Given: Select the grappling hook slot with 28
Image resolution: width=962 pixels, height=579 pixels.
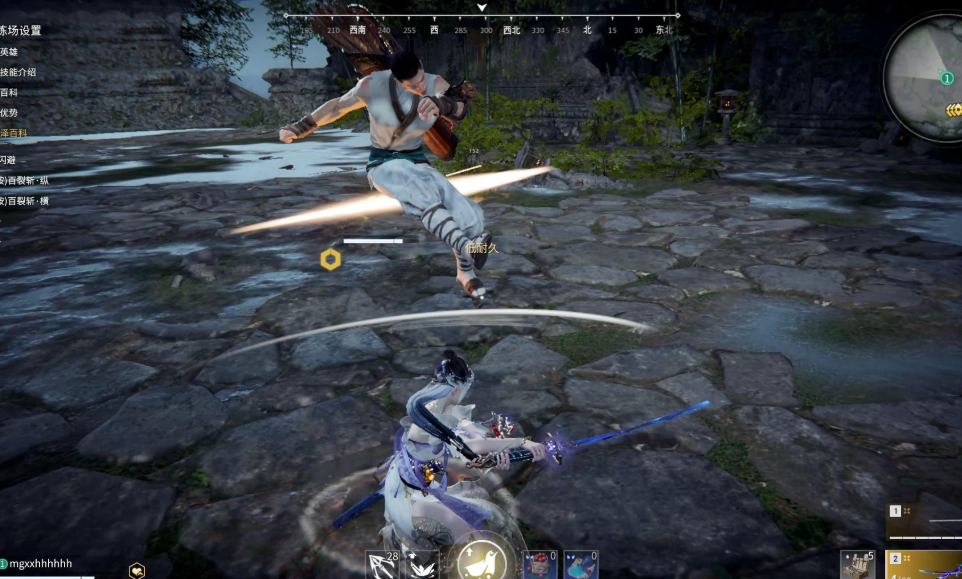Looking at the screenshot, I should [382, 565].
